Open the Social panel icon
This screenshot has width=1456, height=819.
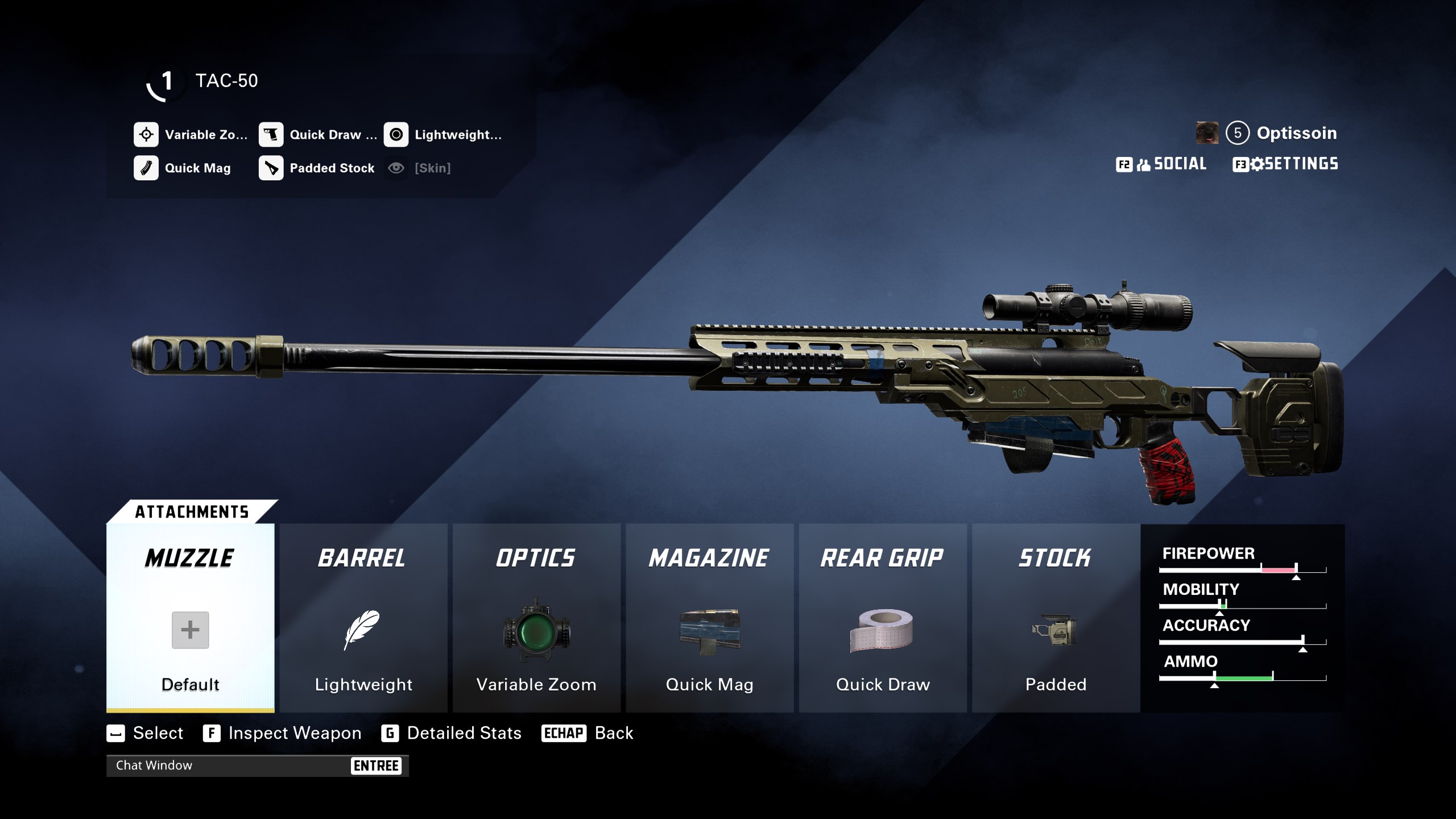click(1143, 164)
